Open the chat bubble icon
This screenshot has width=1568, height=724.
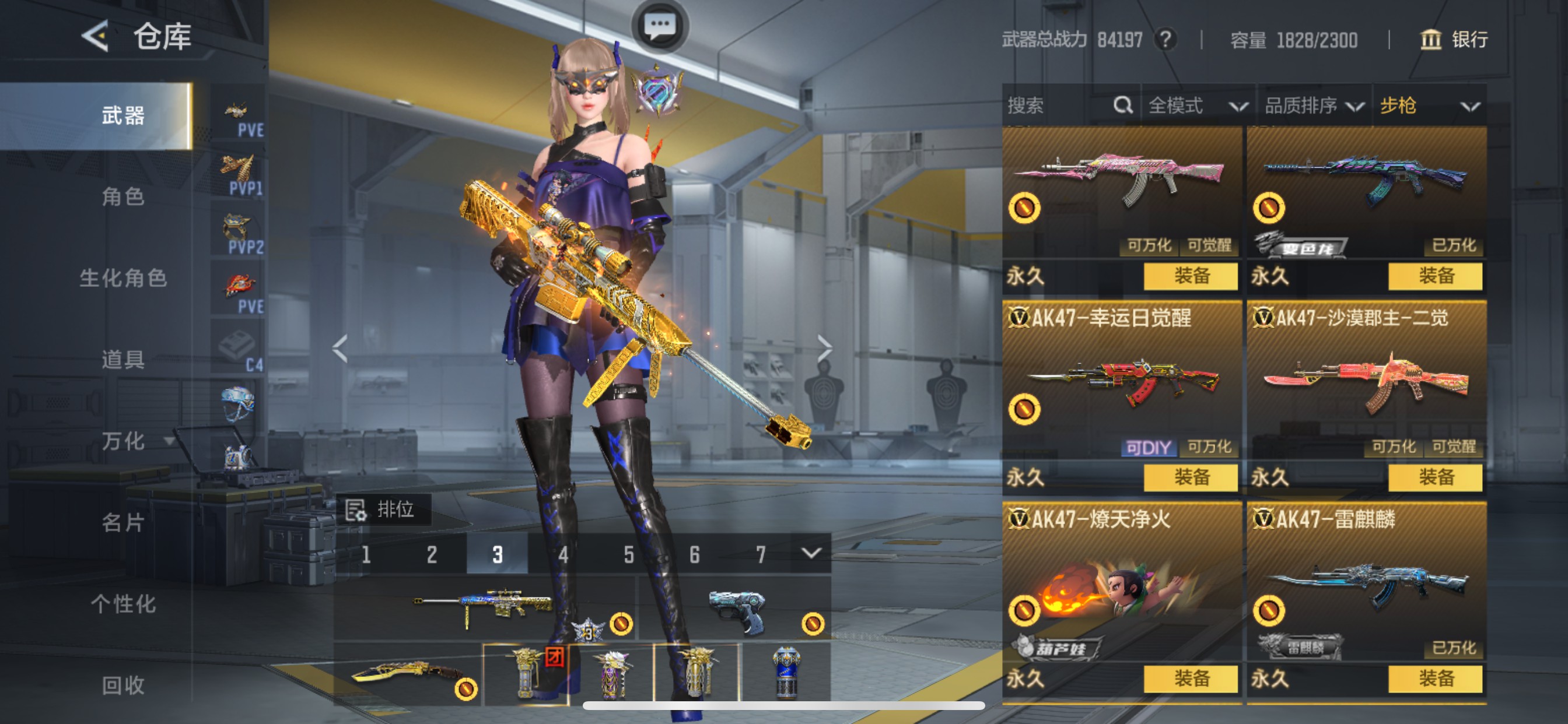pyautogui.click(x=660, y=26)
